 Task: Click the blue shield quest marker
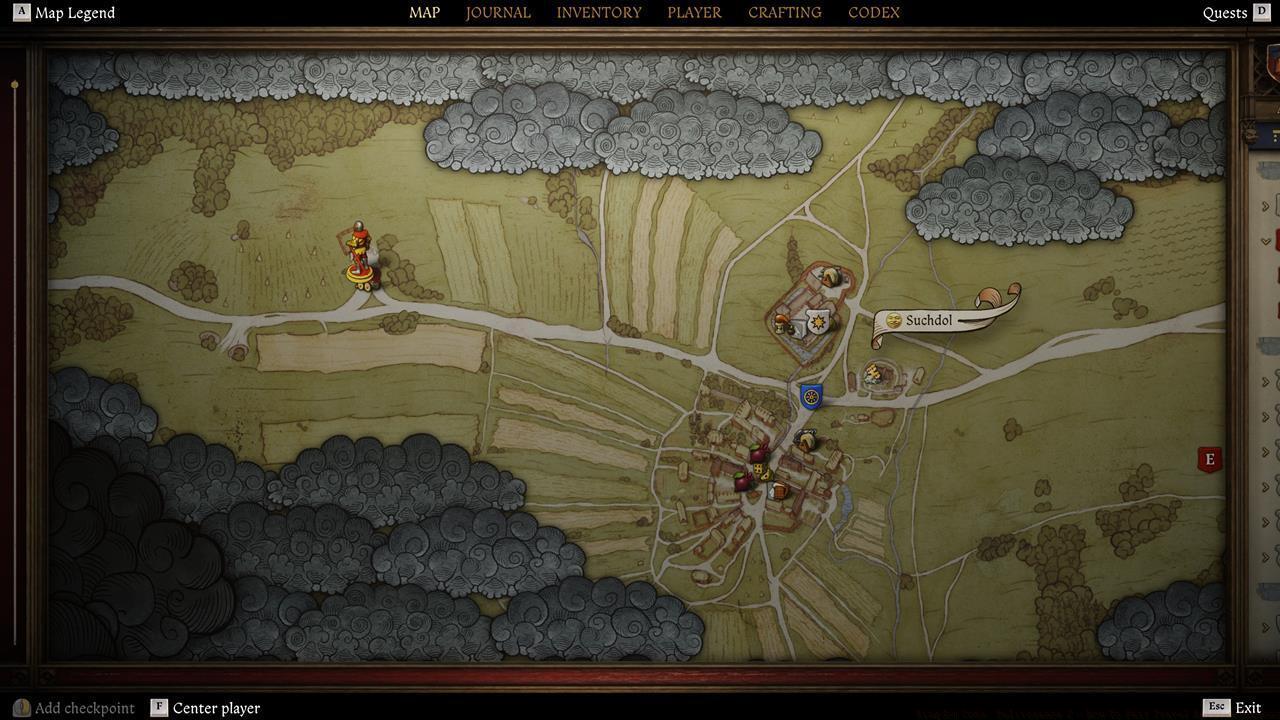pyautogui.click(x=811, y=397)
